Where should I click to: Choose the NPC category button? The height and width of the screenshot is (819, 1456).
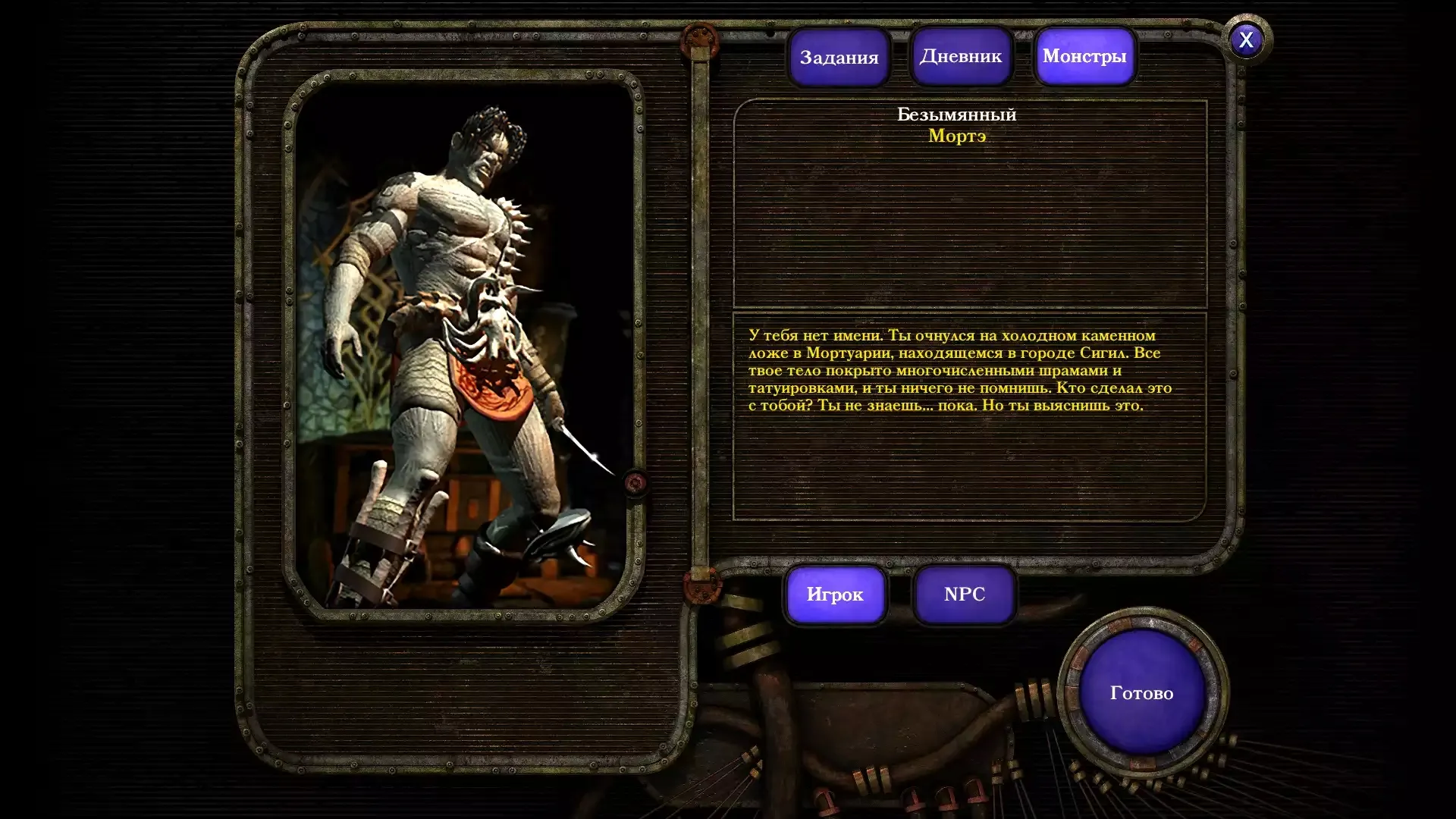point(965,595)
